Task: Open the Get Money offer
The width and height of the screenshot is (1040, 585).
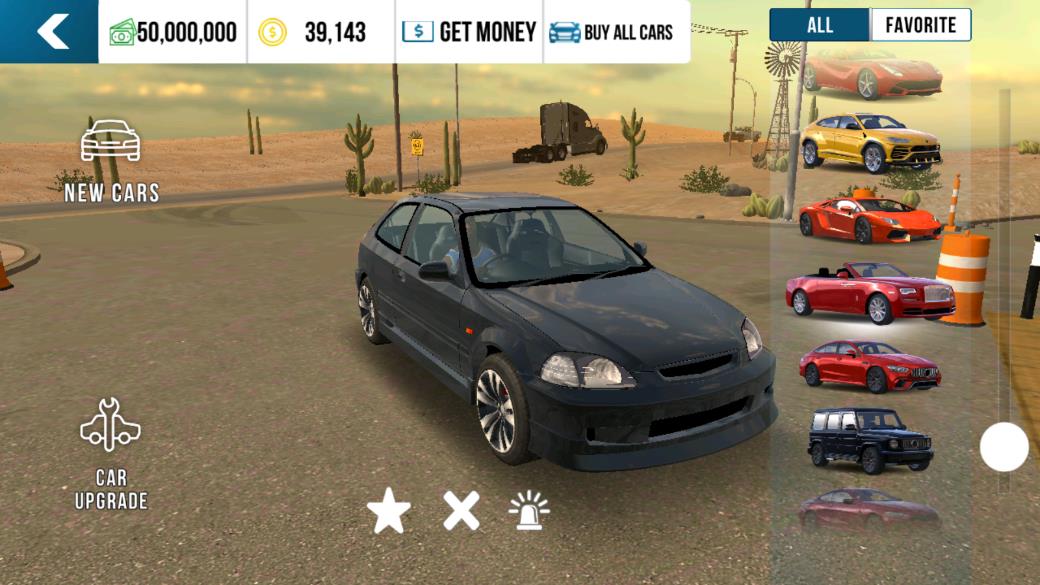Action: [469, 32]
